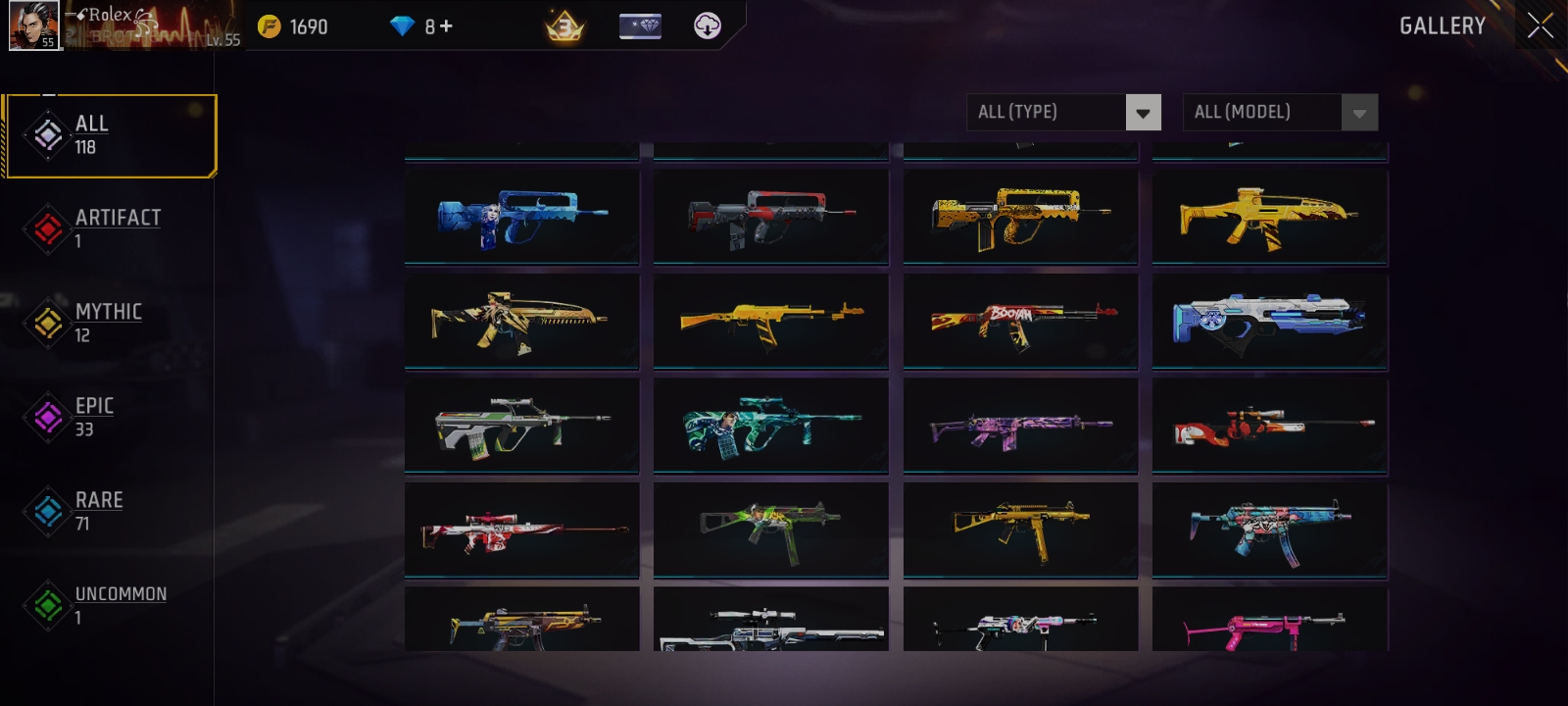Image resolution: width=1568 pixels, height=706 pixels.
Task: Open the player profile avatar
Action: tap(34, 26)
